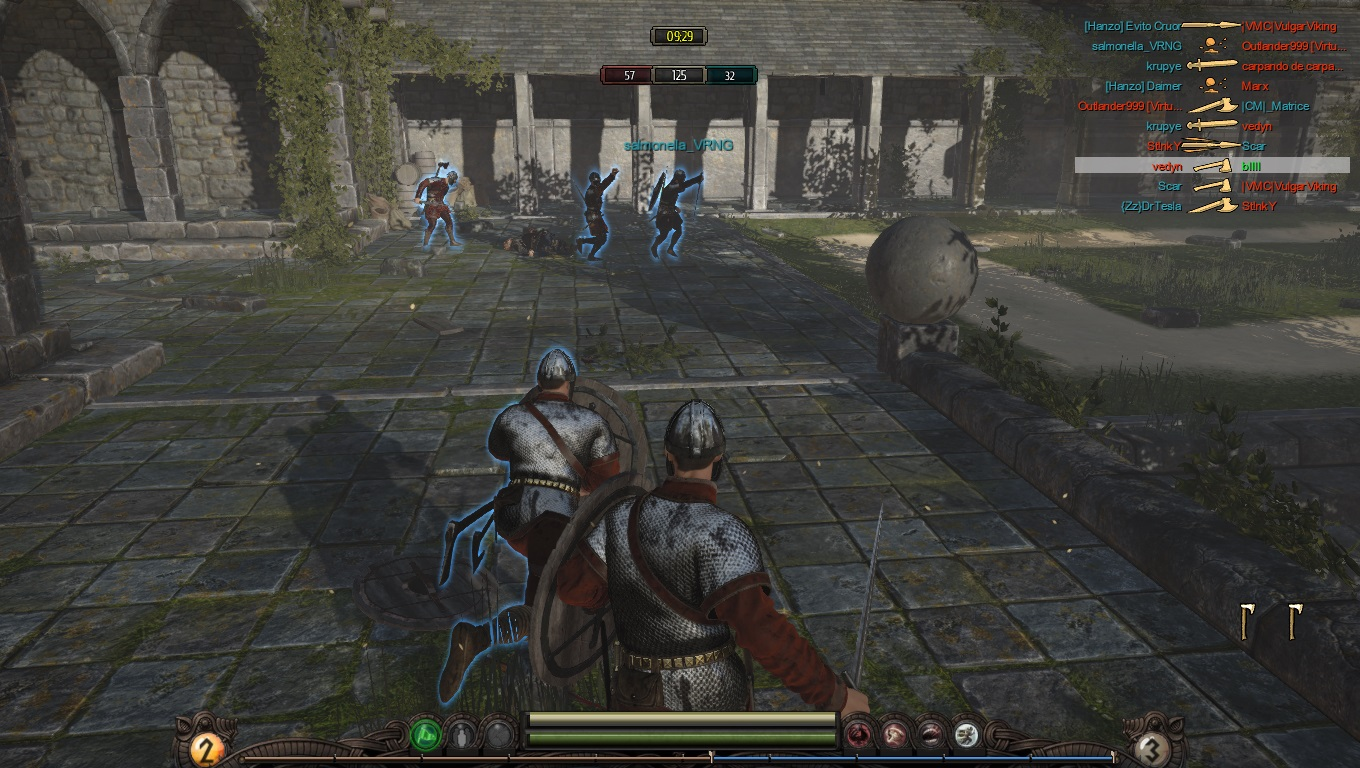Select the orange orb numbered 2
Screen dimensions: 1360x768
tap(206, 748)
